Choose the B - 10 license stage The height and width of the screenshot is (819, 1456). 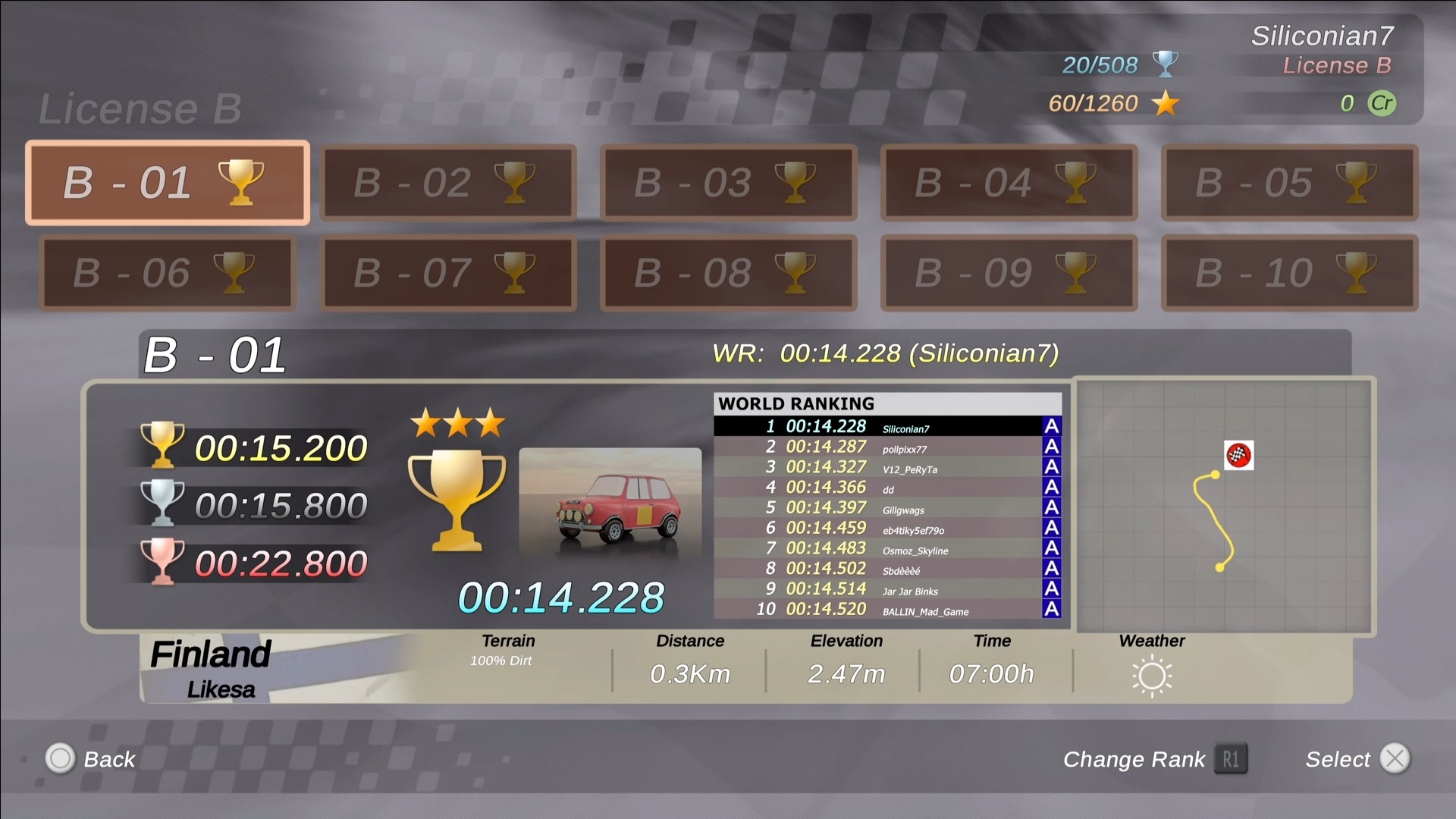coord(1289,273)
